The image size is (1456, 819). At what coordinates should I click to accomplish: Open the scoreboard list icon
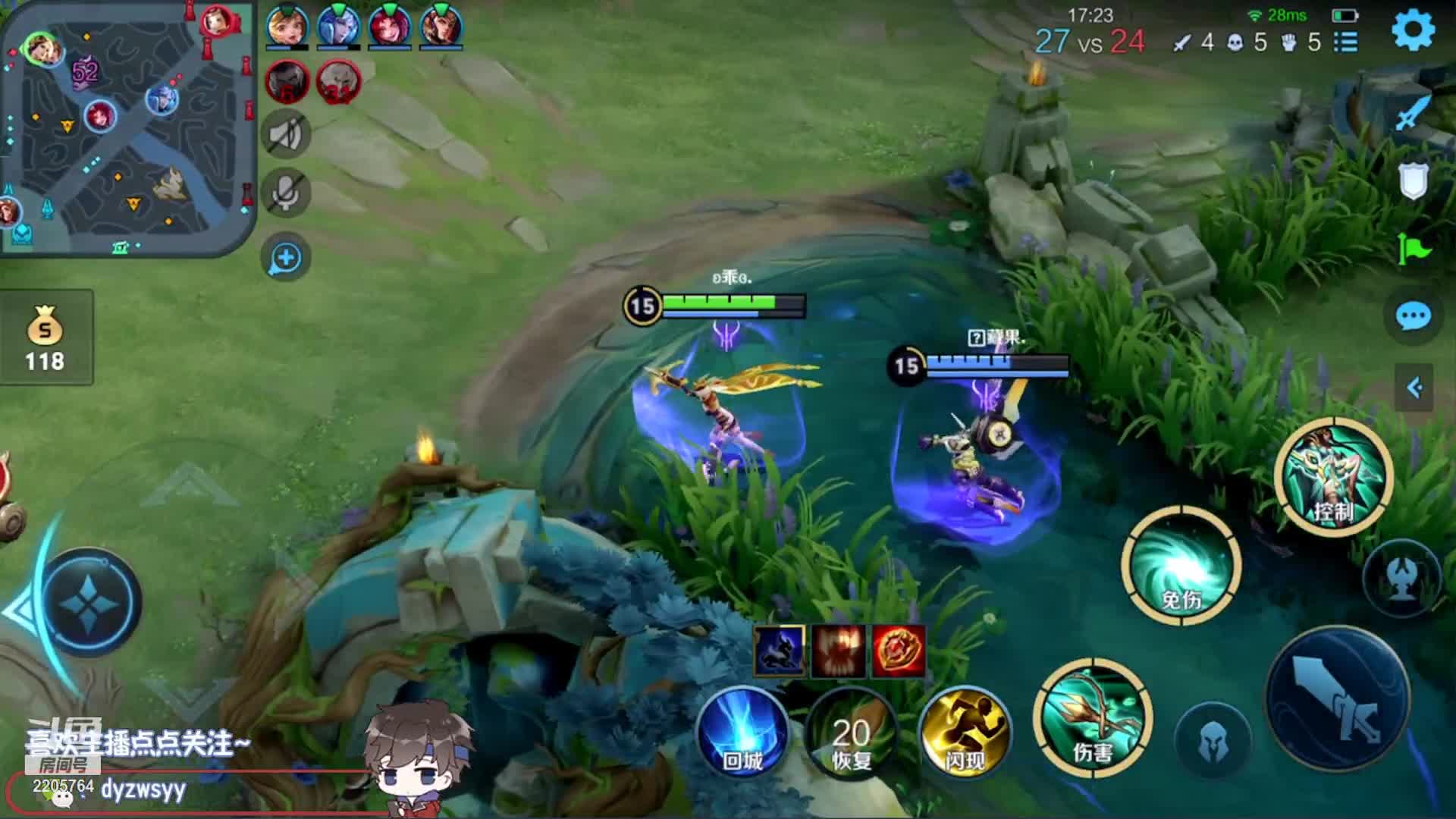coord(1346,42)
